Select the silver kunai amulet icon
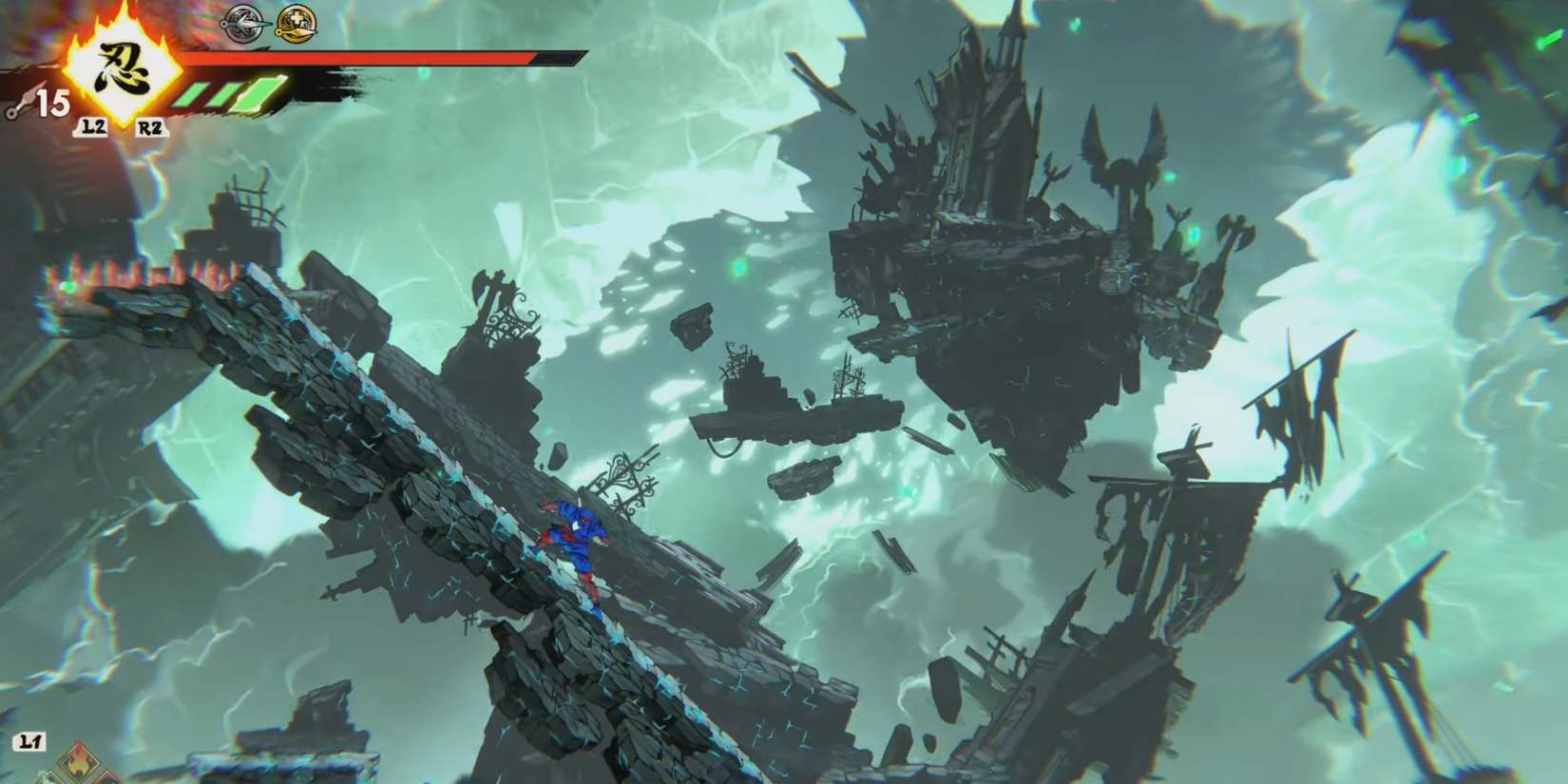 pyautogui.click(x=244, y=23)
